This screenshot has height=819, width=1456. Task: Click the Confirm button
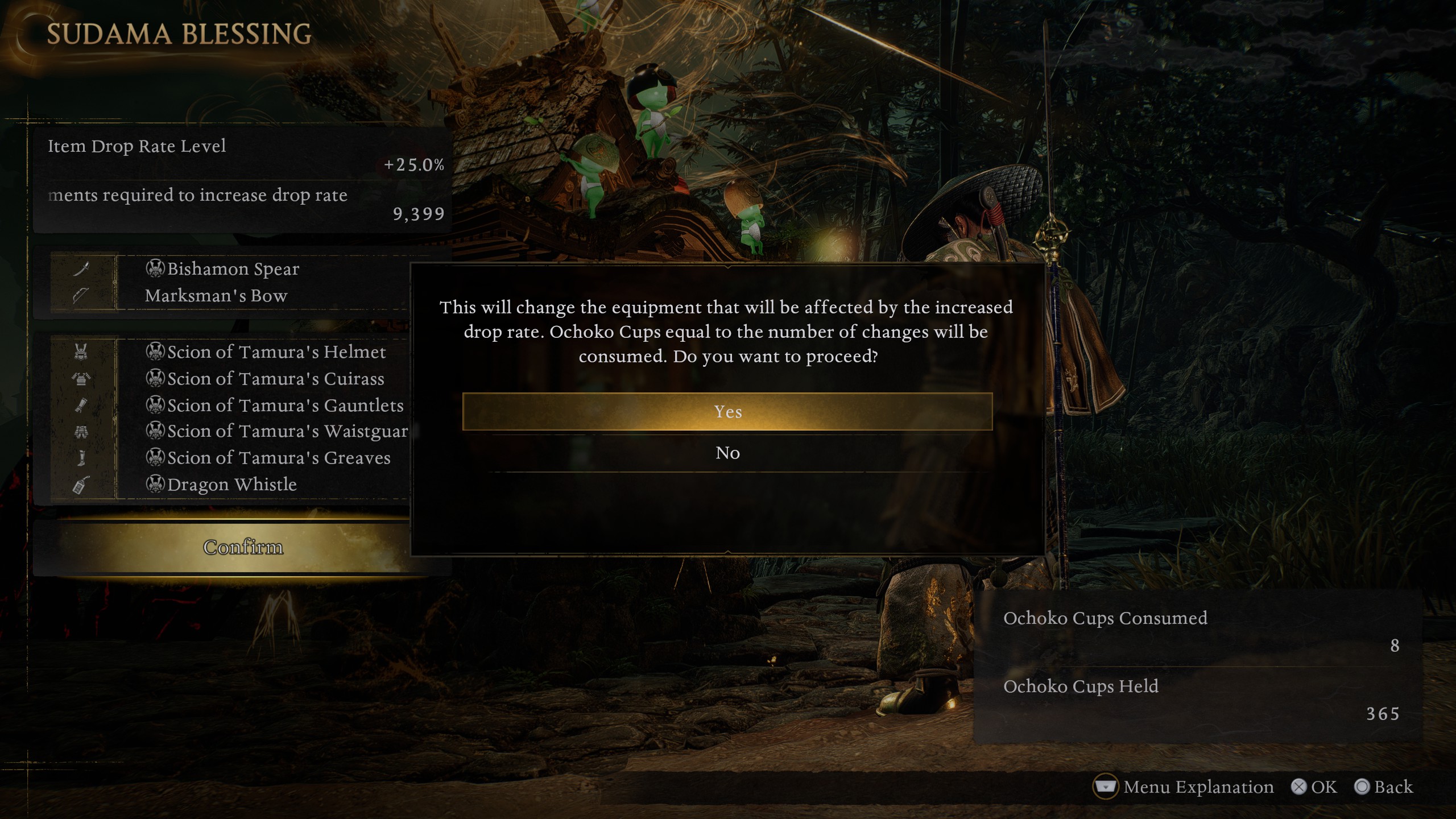point(243,547)
